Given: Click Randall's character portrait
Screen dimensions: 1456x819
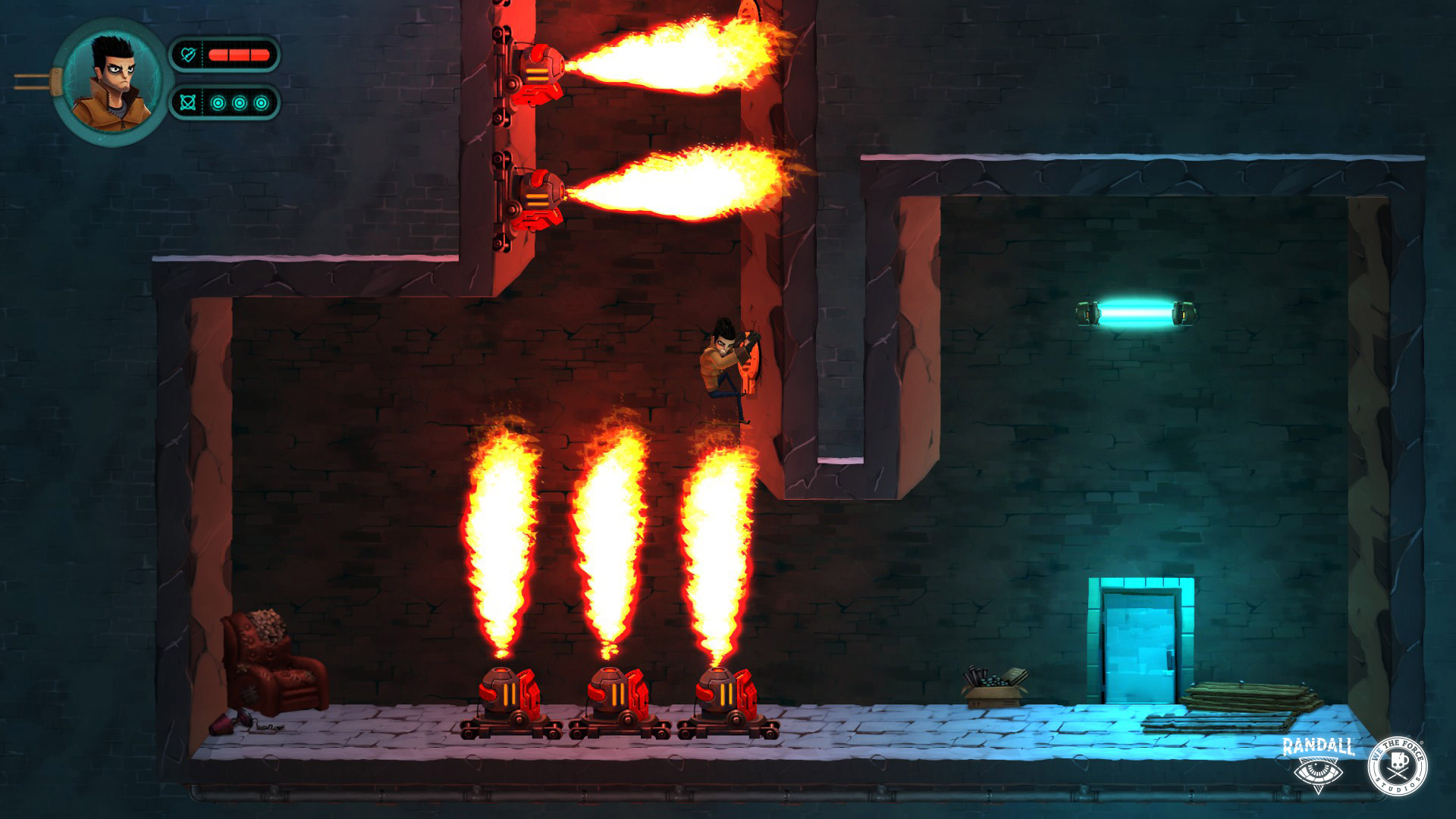Looking at the screenshot, I should point(111,83).
